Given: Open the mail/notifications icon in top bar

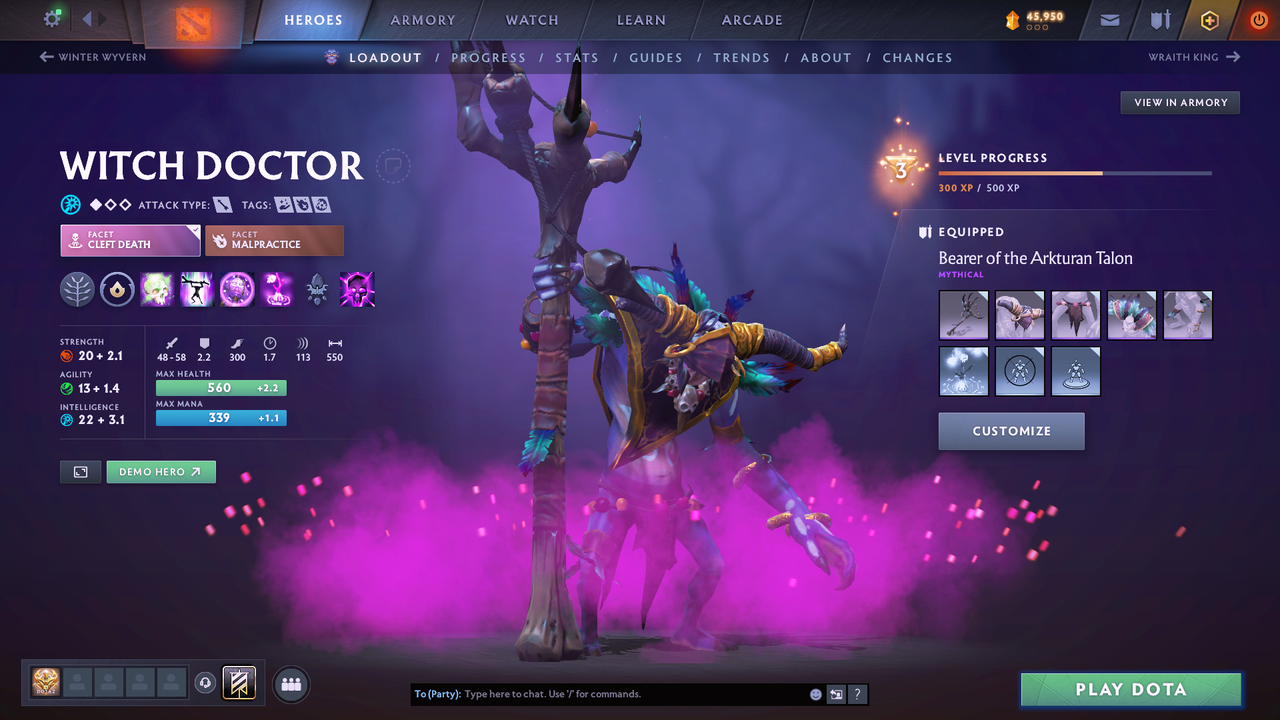Looking at the screenshot, I should 1108,20.
